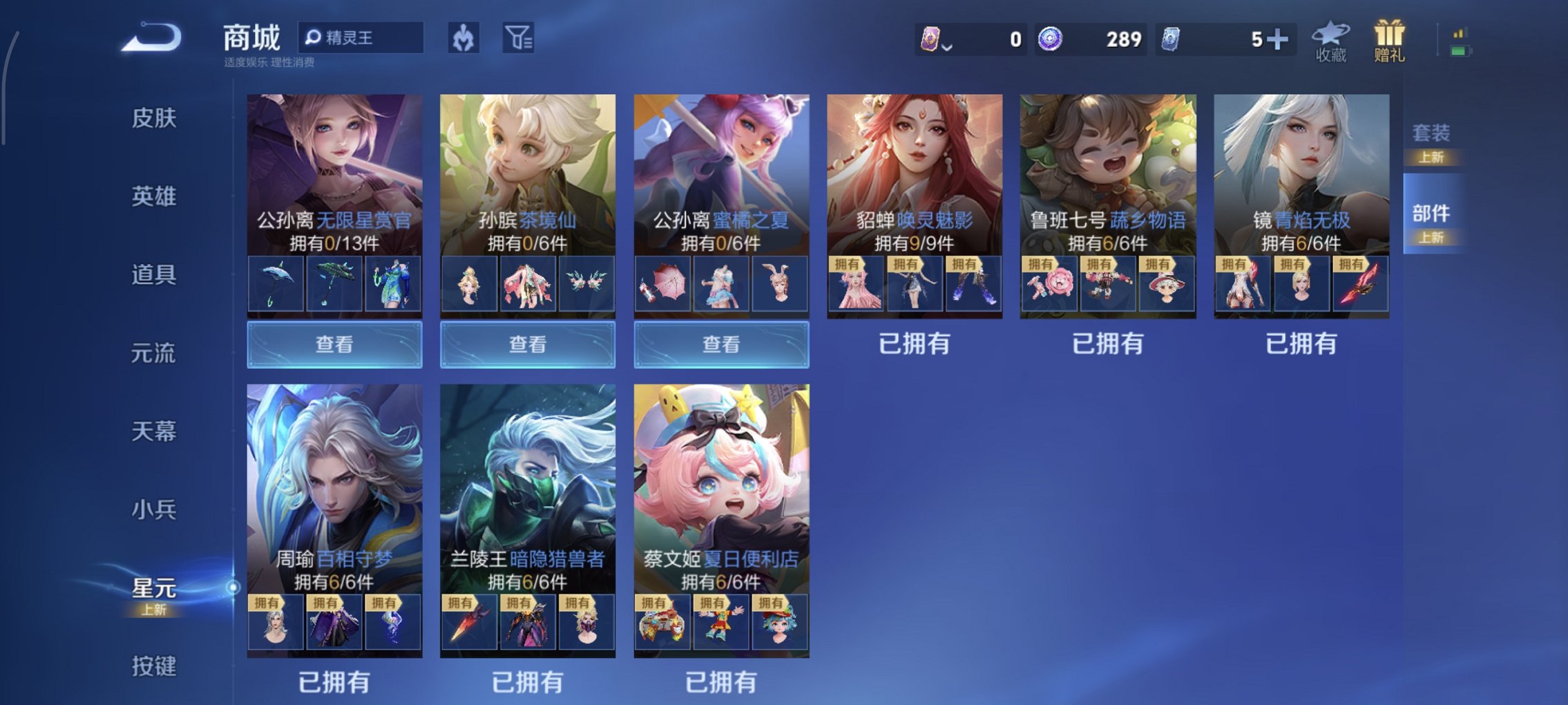The image size is (1568, 705).
Task: Click 查看 under 孙膑 茶境仙
Action: [527, 344]
